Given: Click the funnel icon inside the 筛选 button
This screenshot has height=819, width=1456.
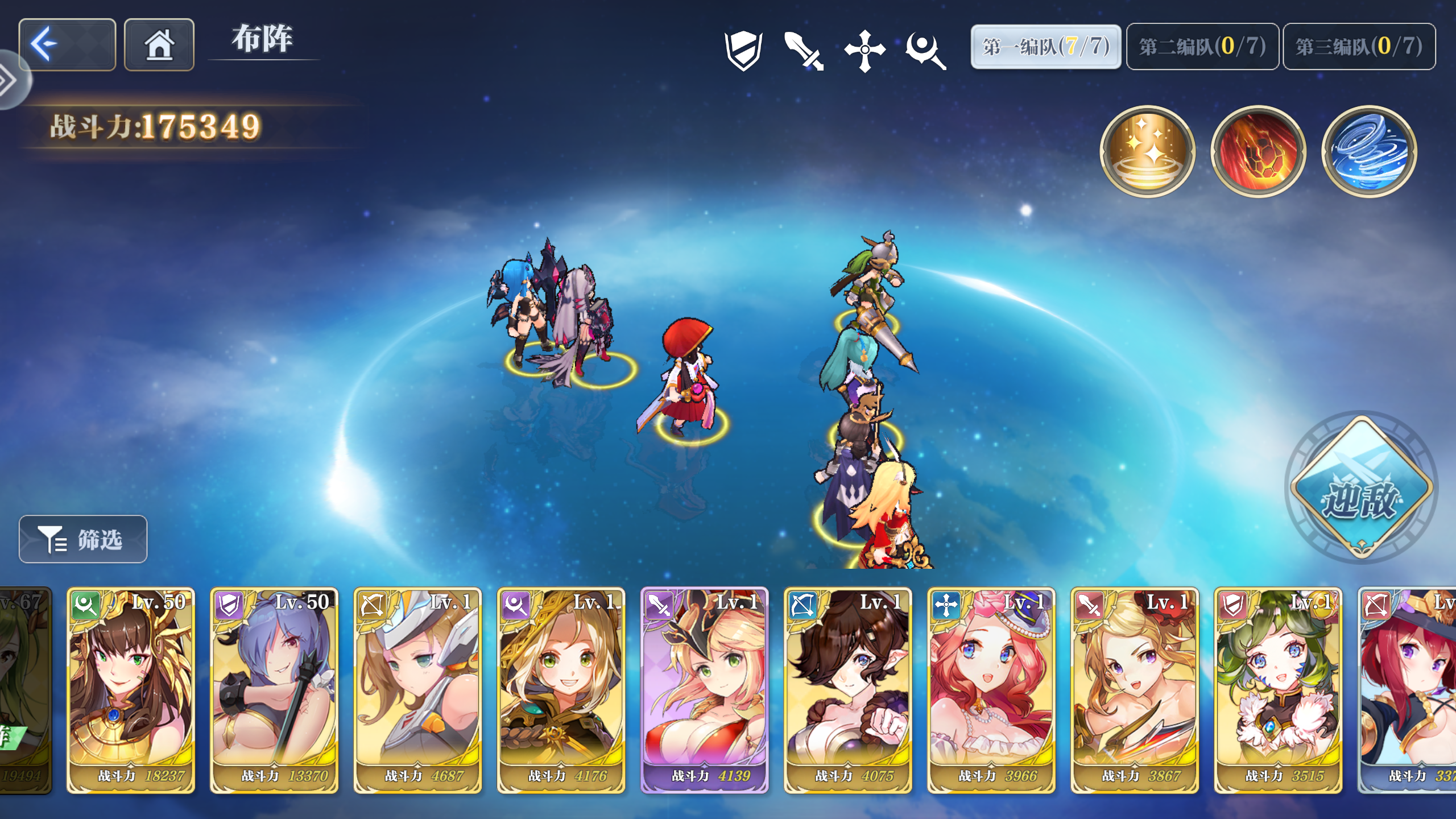Looking at the screenshot, I should [x=52, y=539].
